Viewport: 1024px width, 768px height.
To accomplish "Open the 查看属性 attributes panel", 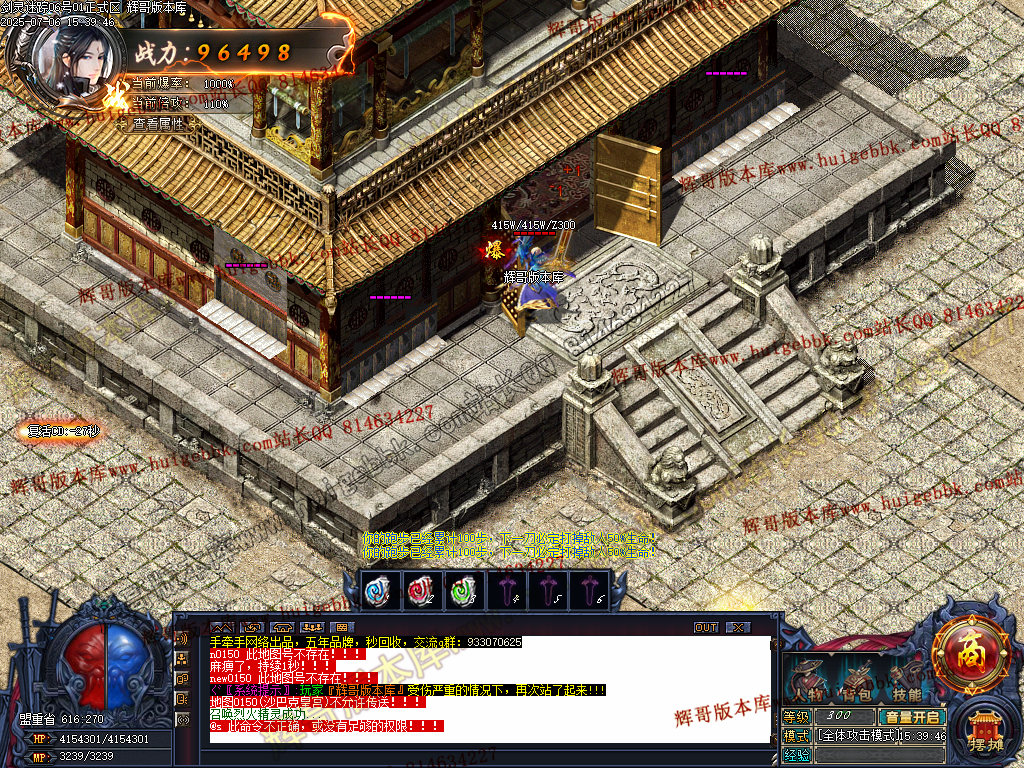I will 160,124.
